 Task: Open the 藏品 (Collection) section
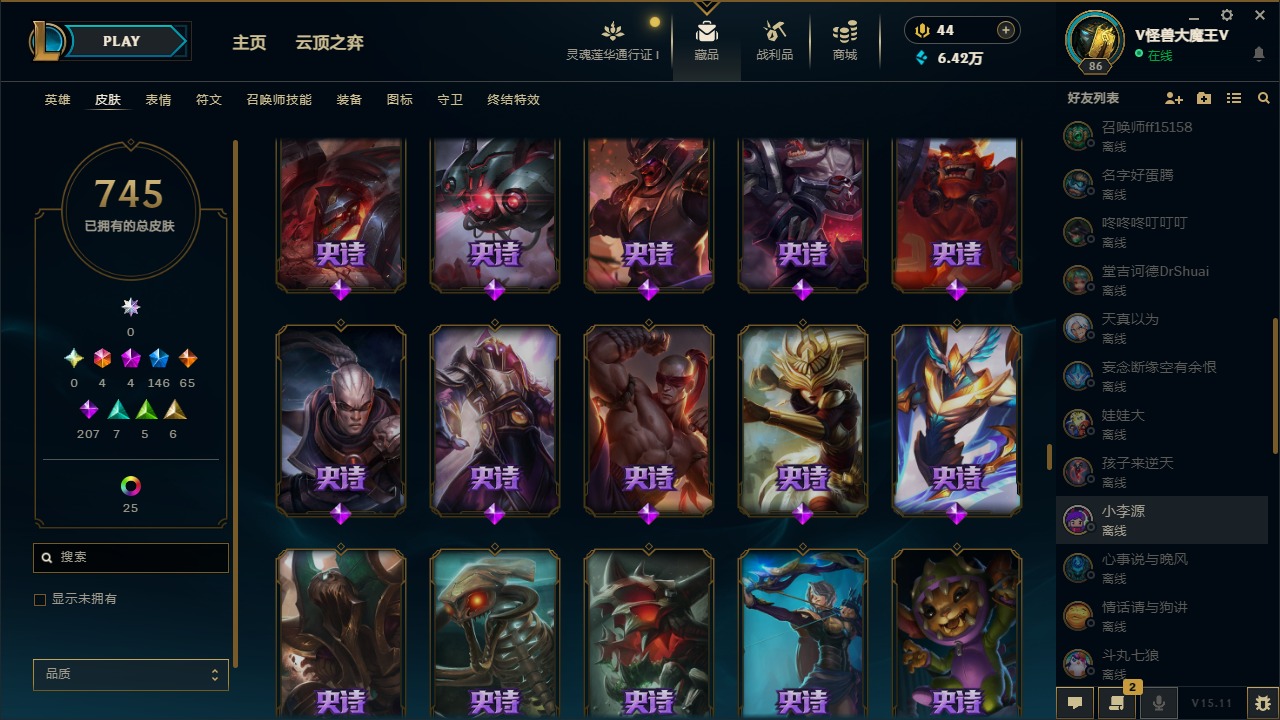(707, 40)
